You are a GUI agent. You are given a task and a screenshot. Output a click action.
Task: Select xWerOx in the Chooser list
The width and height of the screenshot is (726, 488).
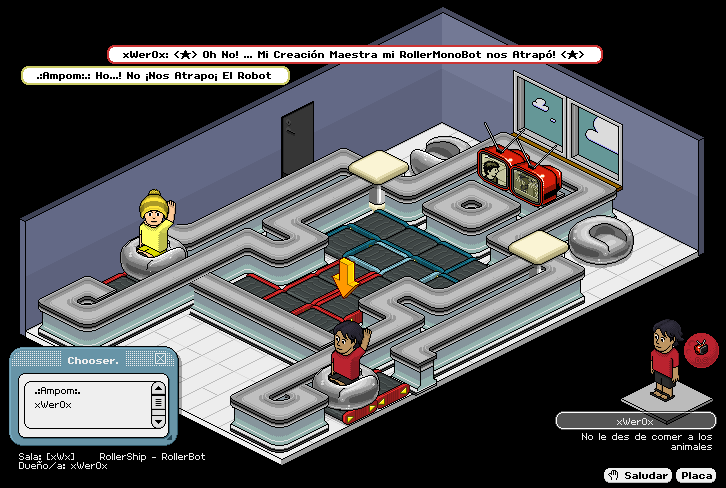(x=53, y=404)
